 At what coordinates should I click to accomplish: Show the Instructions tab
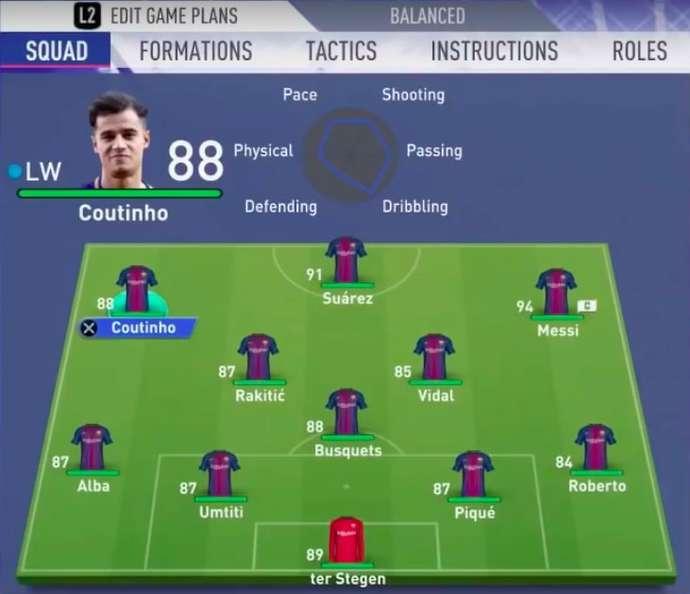pos(494,51)
